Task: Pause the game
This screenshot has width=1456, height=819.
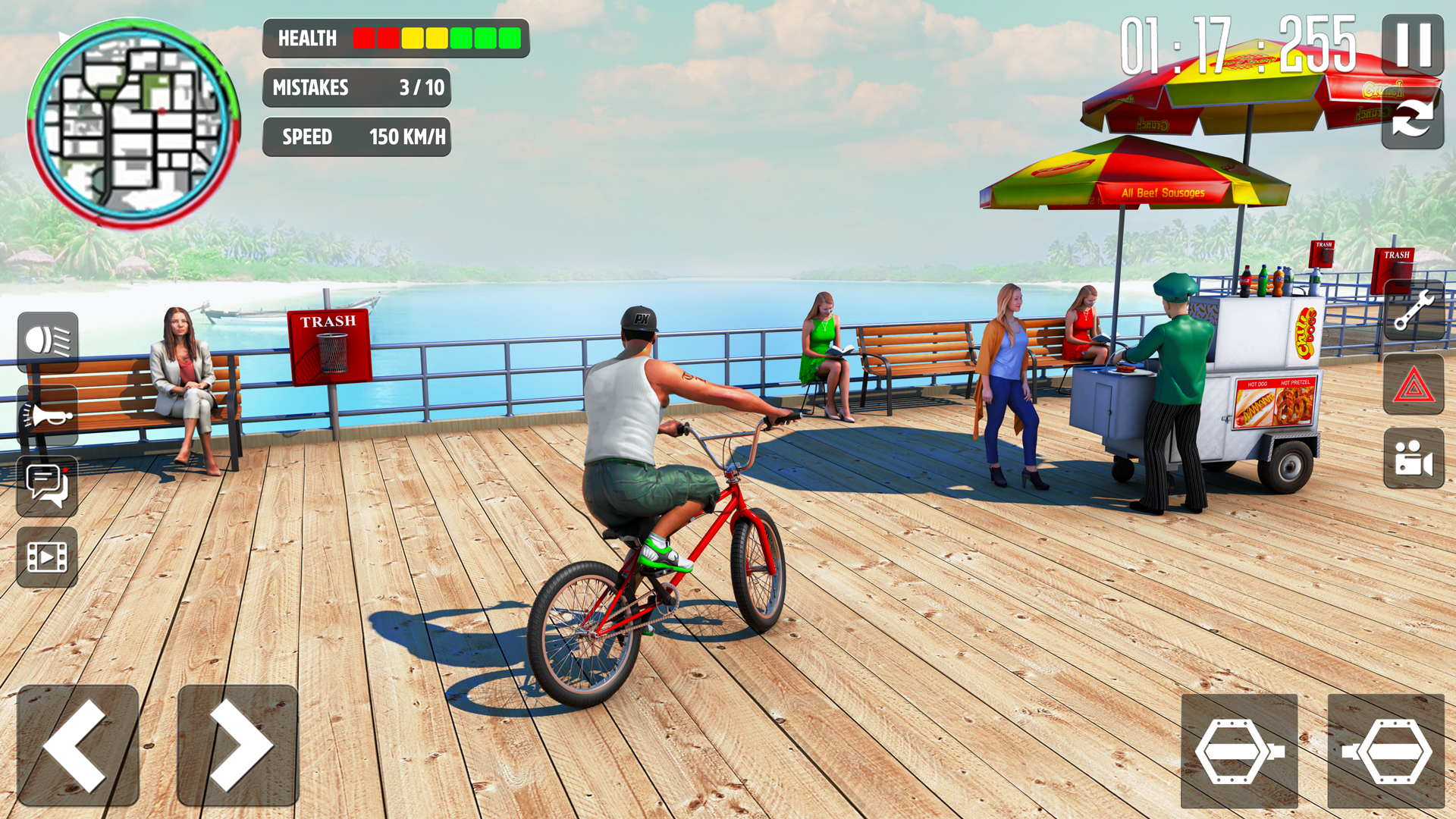Action: (x=1412, y=44)
